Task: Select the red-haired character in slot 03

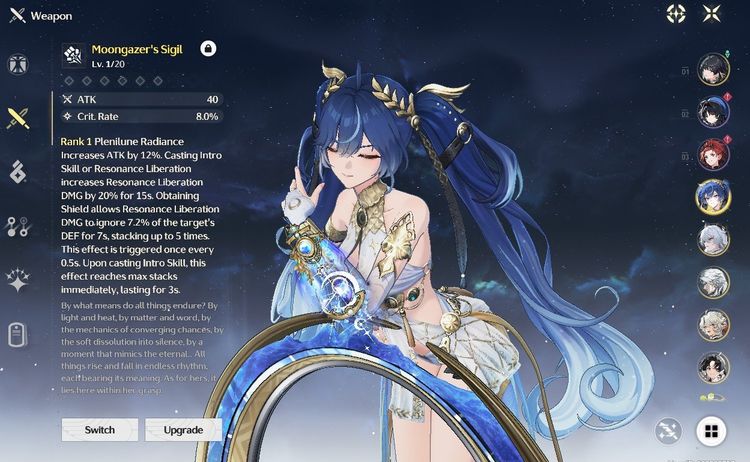Action: click(713, 155)
